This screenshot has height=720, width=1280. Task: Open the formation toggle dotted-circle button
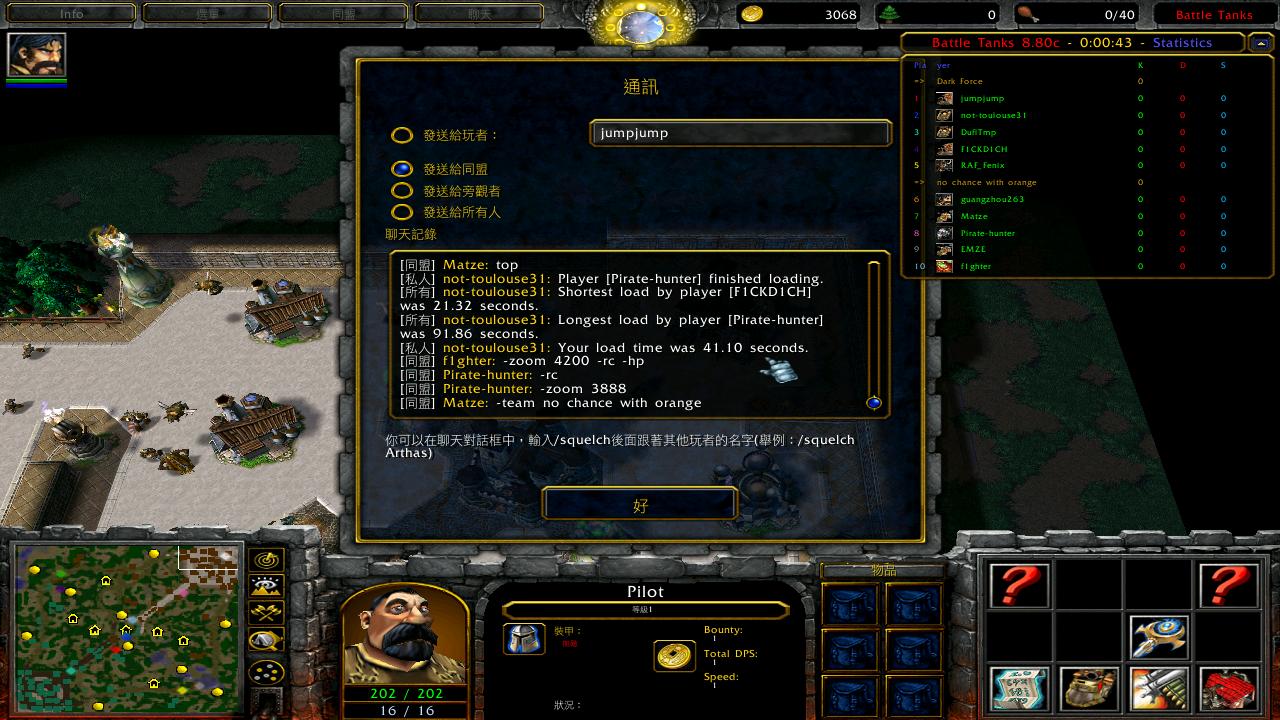pos(266,672)
